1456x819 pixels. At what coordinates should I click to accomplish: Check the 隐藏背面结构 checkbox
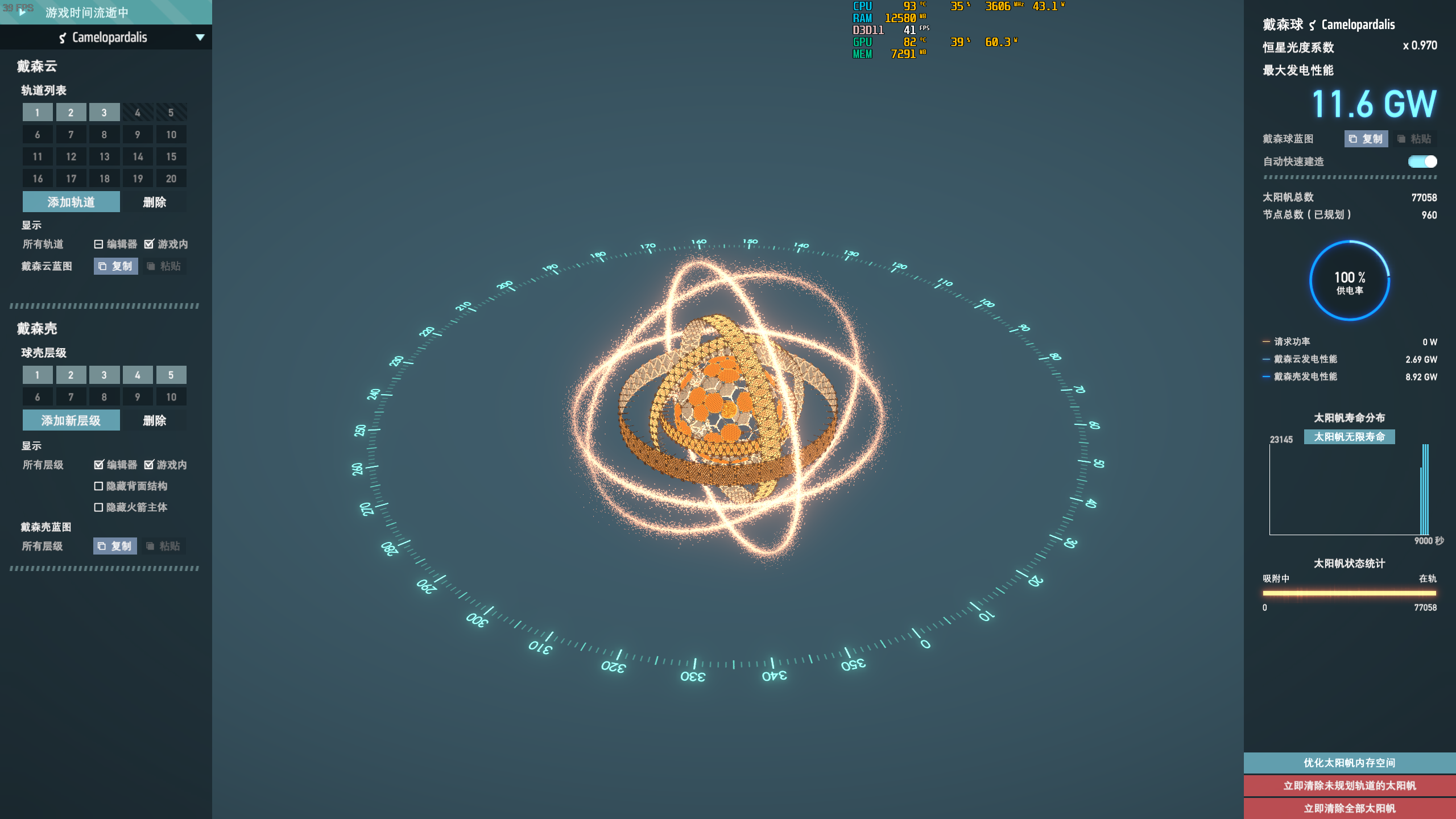coord(98,486)
